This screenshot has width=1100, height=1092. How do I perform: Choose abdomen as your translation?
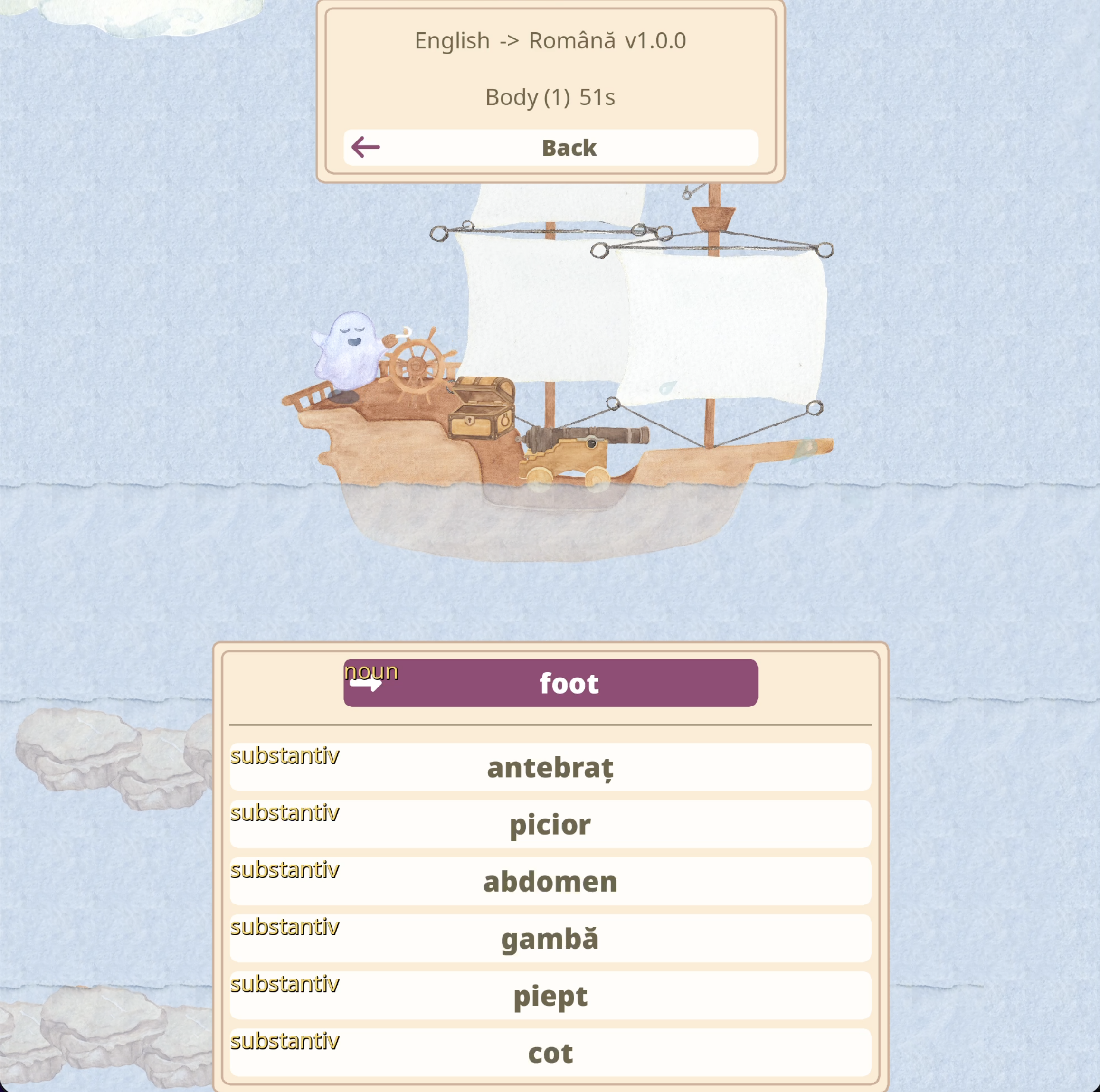click(x=550, y=881)
